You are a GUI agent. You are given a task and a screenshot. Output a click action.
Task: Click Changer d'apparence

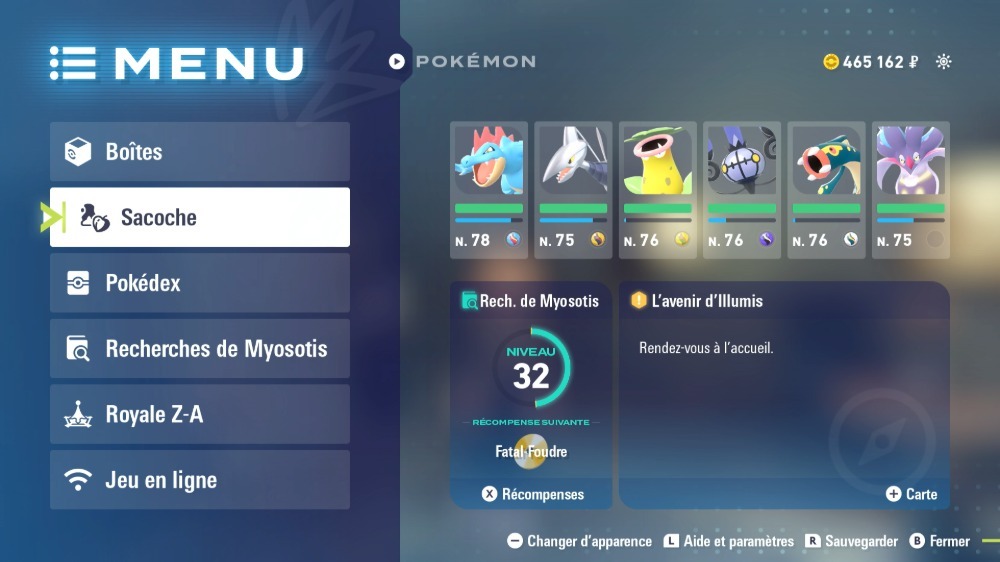pos(579,541)
